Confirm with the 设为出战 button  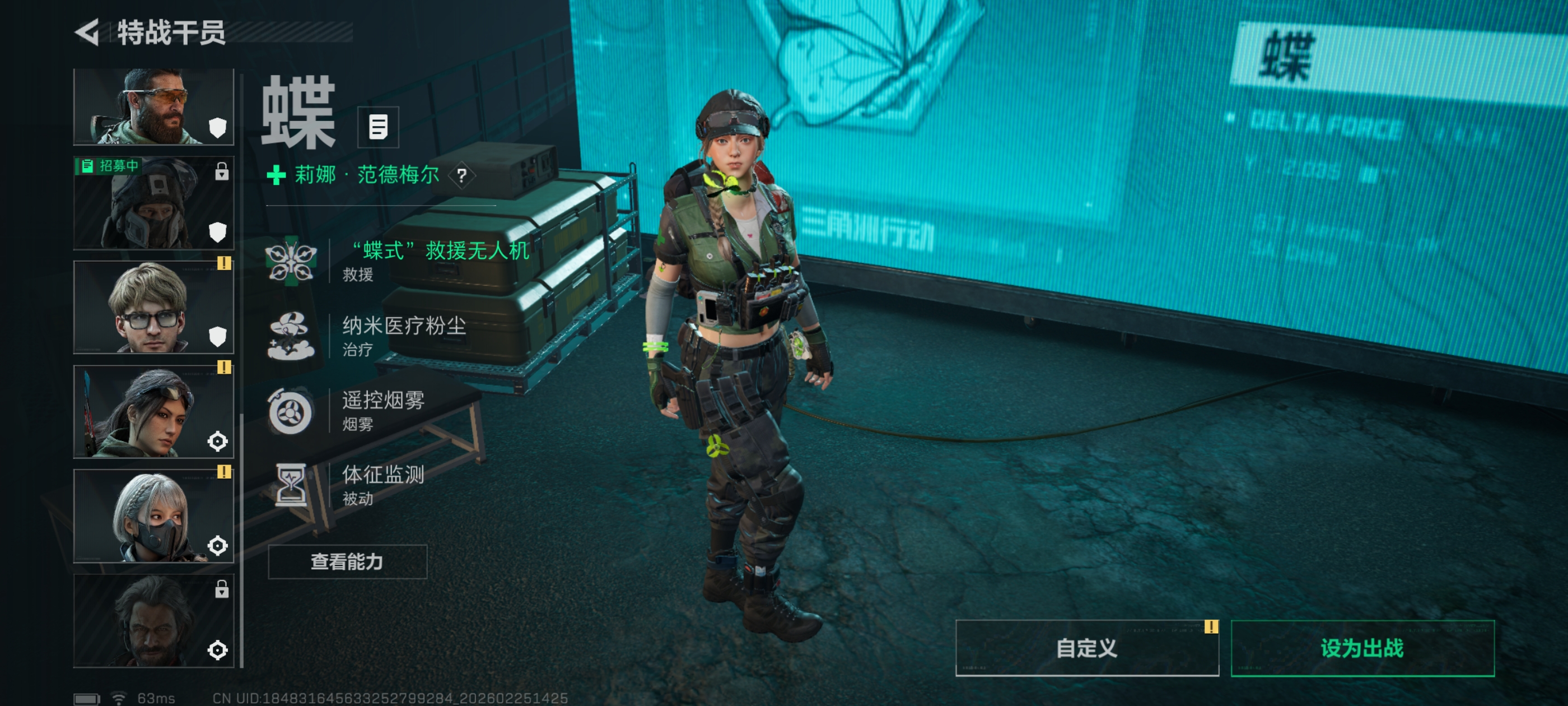1362,648
